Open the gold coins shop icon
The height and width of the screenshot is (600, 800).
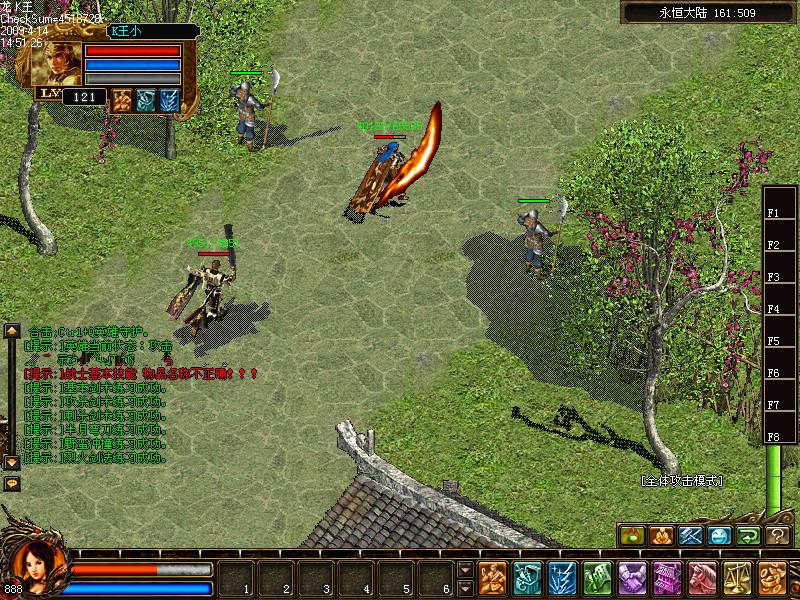(772, 577)
